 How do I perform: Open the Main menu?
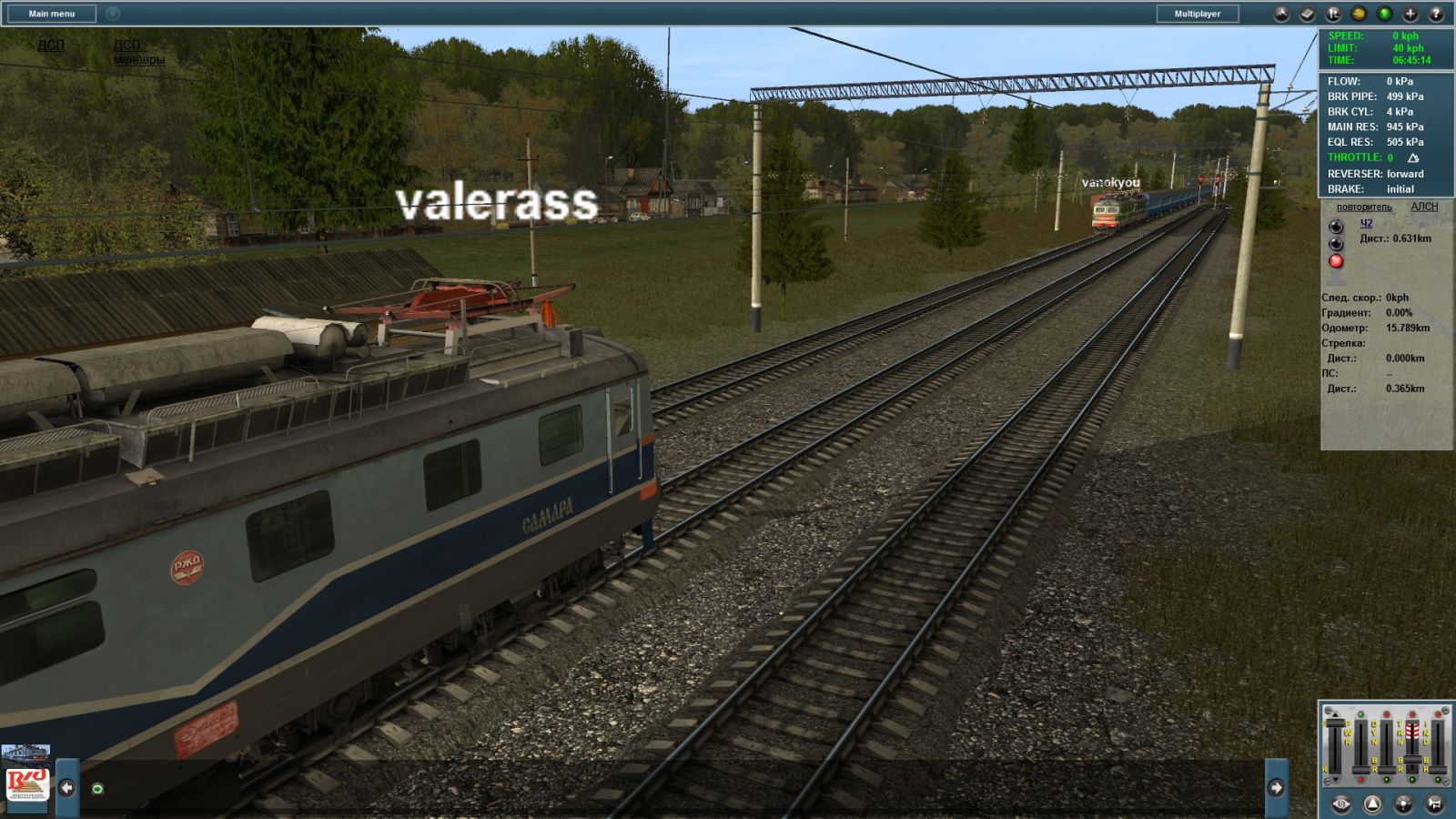click(51, 14)
